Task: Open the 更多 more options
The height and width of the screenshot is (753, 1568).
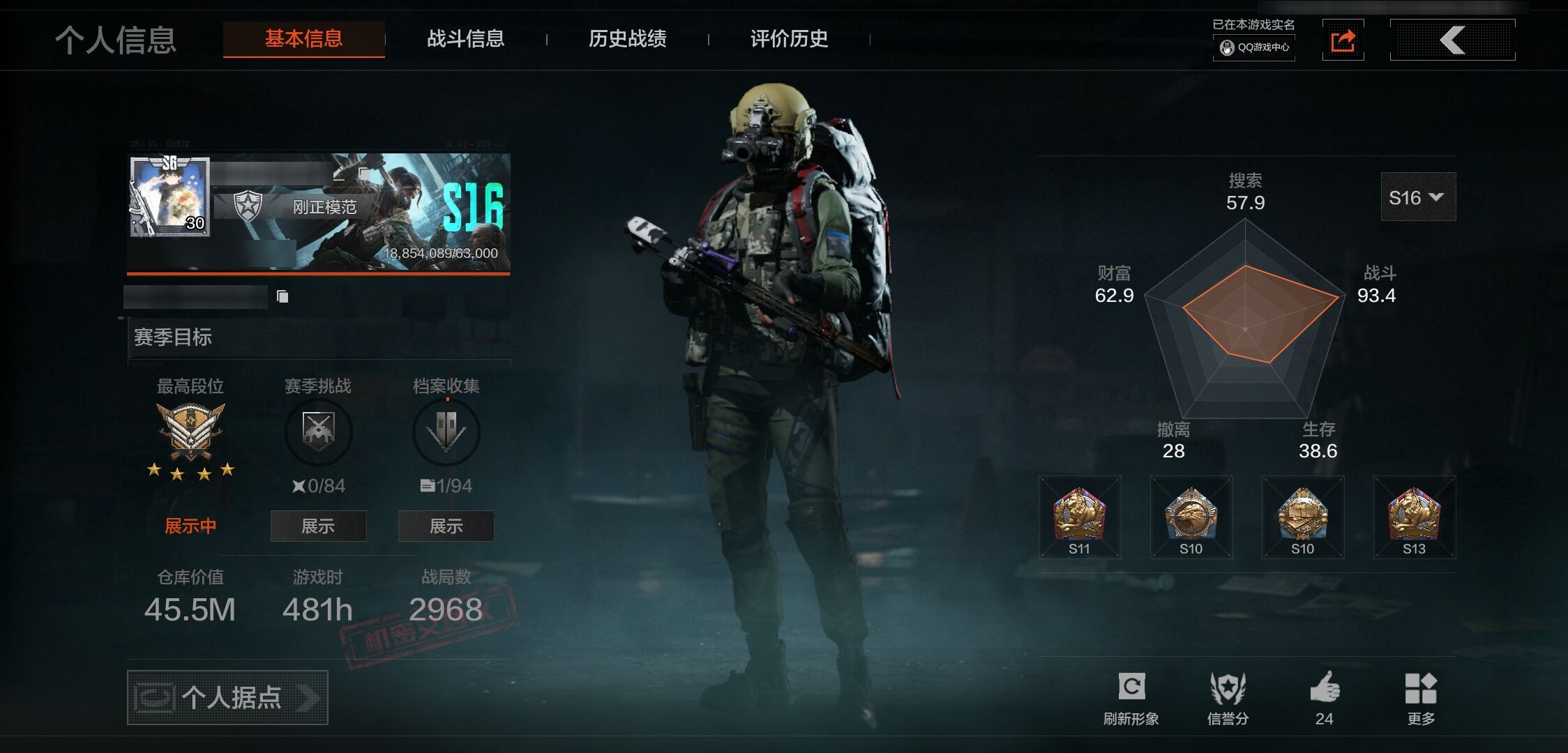Action: tap(1421, 697)
